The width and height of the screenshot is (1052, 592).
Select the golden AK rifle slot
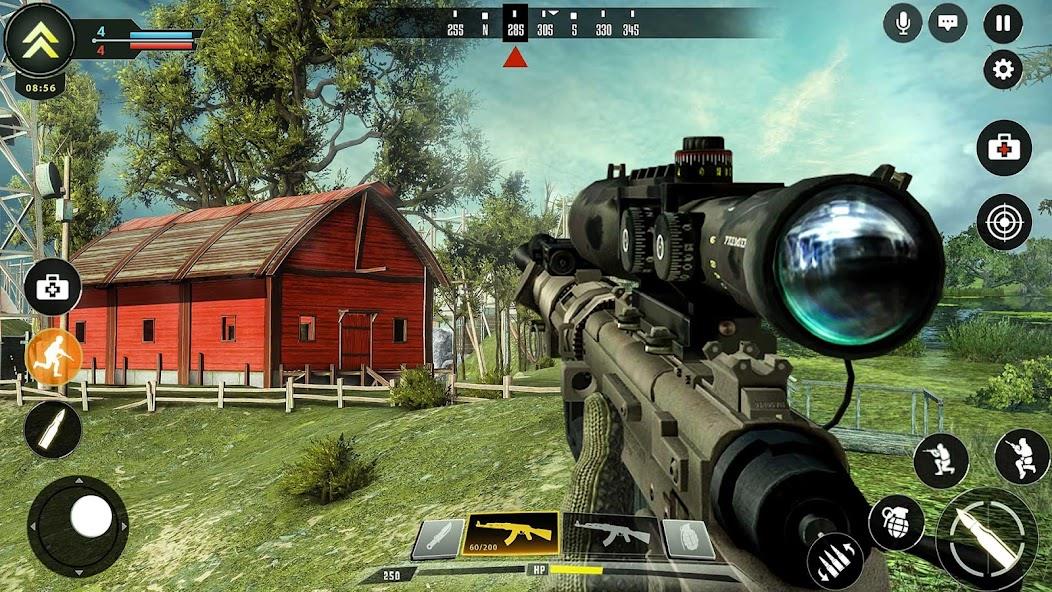click(511, 535)
